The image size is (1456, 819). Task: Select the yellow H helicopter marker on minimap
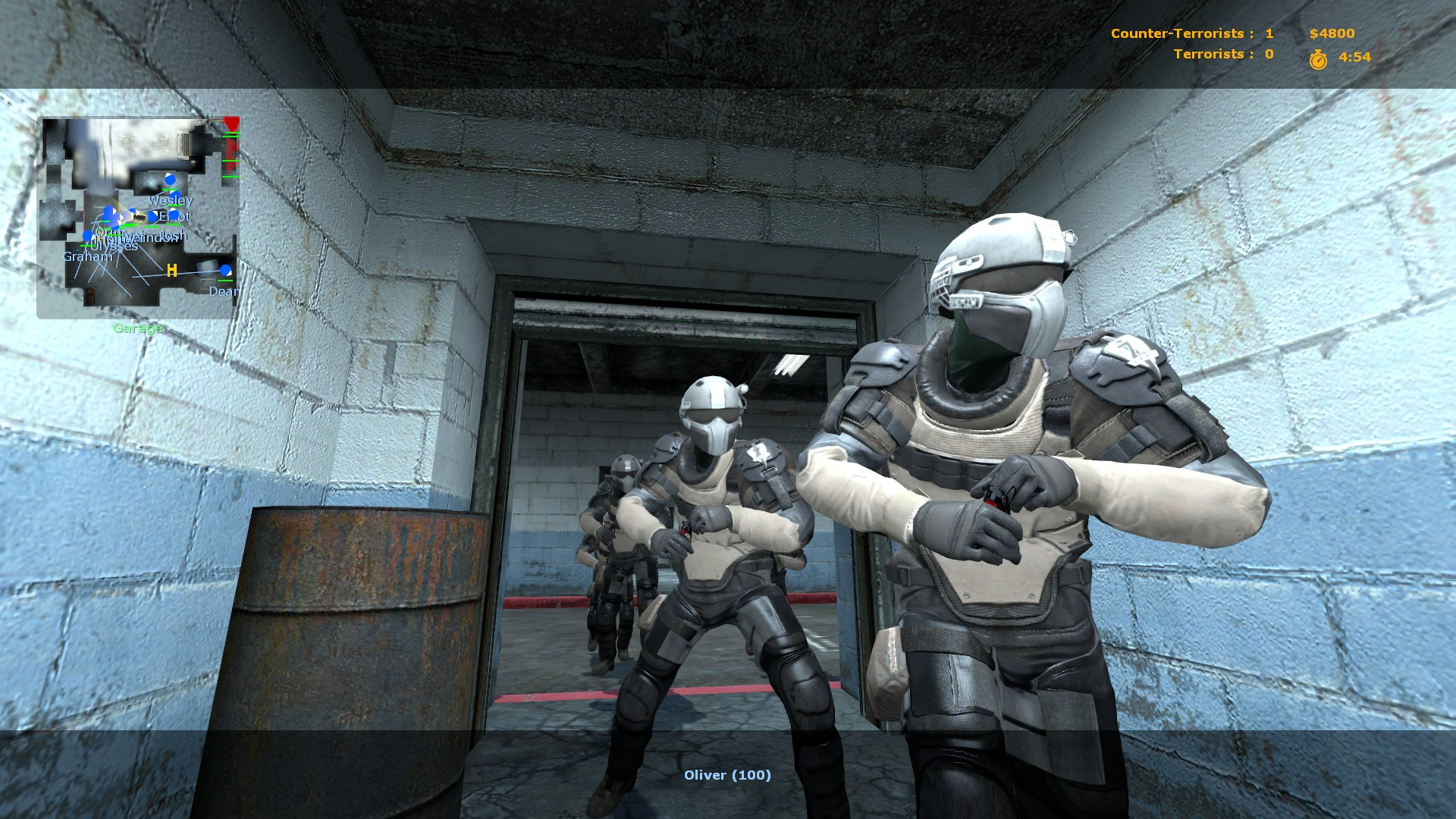(171, 271)
